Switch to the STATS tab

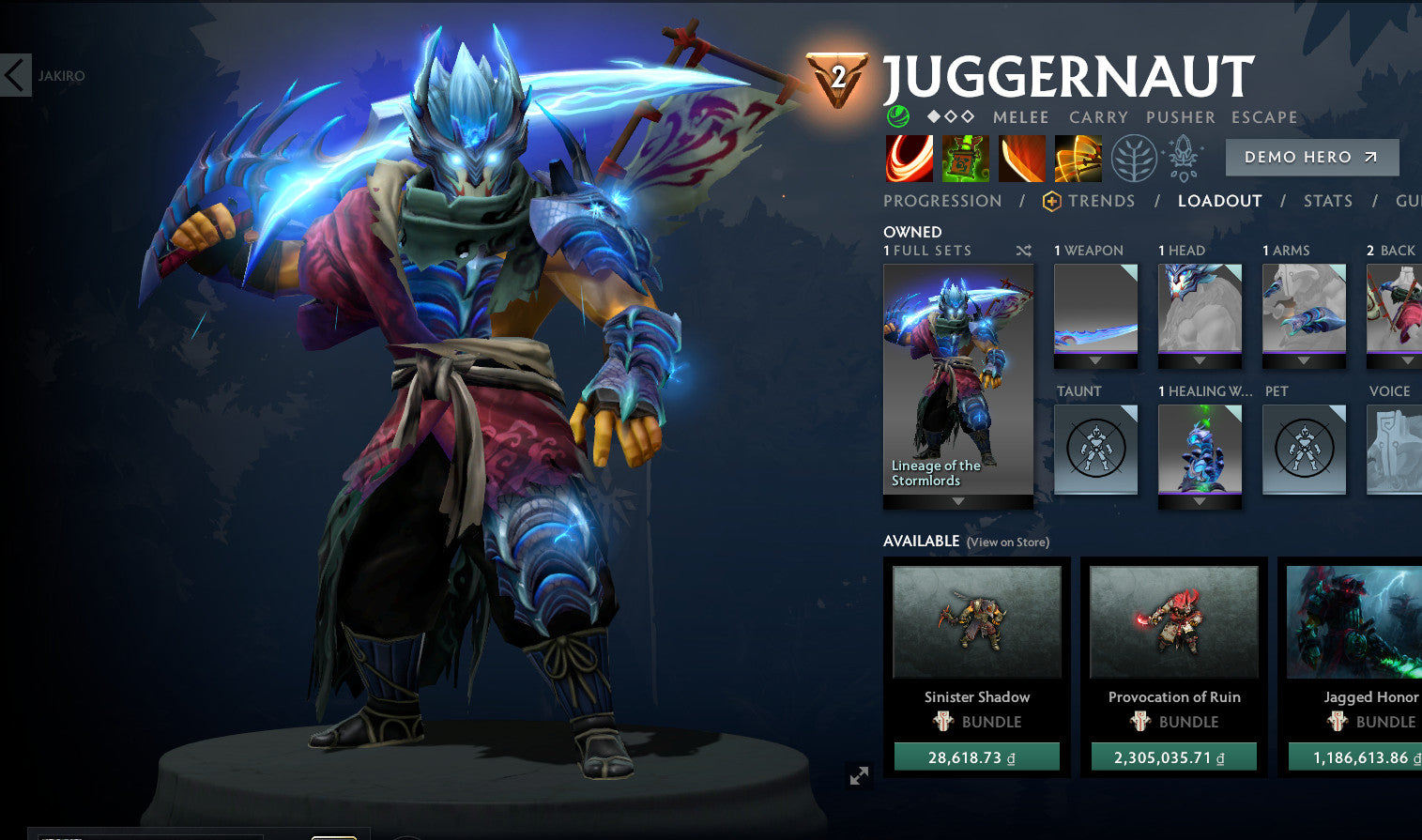(x=1327, y=200)
